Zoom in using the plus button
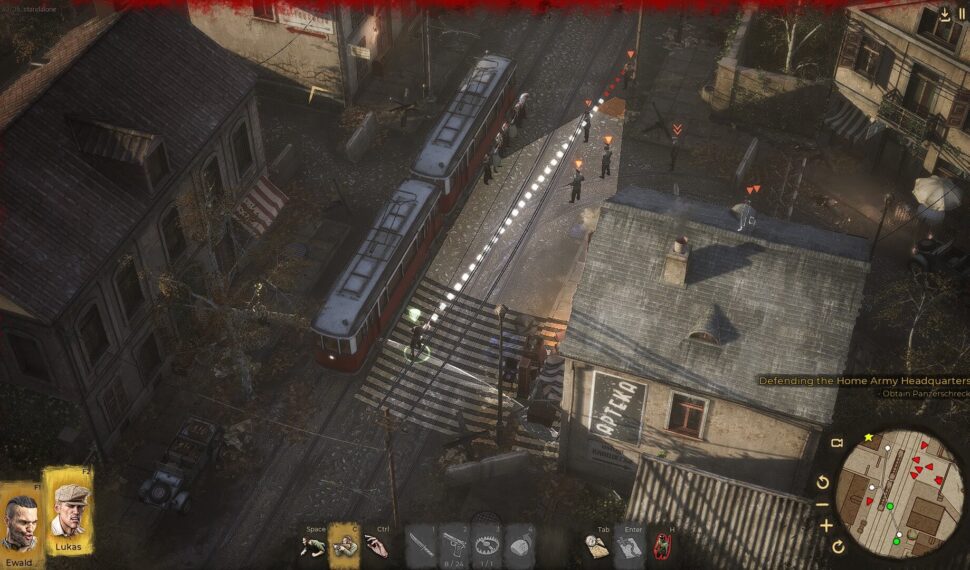Viewport: 970px width, 570px height. [x=826, y=526]
